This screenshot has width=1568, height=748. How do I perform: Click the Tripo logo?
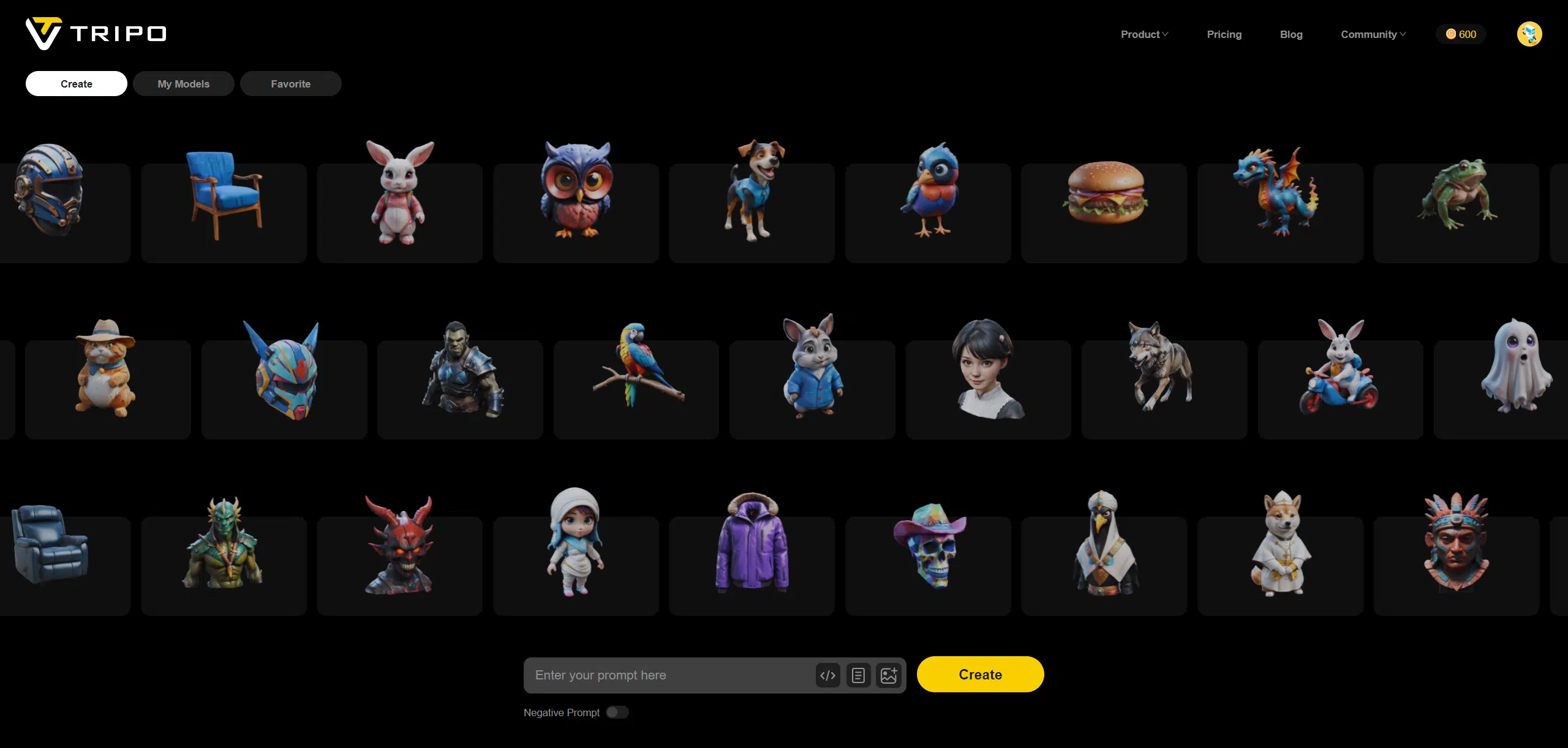[x=96, y=33]
